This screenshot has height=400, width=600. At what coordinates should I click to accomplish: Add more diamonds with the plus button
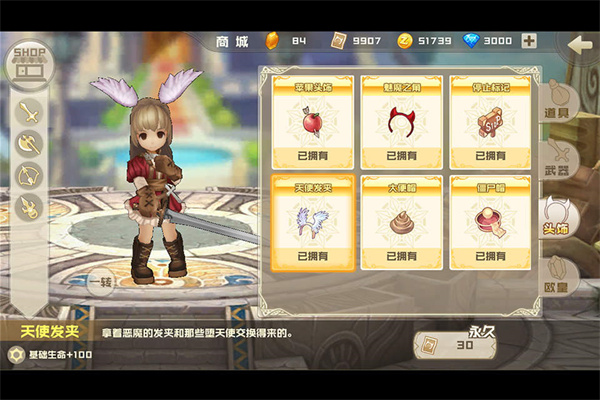[x=529, y=41]
